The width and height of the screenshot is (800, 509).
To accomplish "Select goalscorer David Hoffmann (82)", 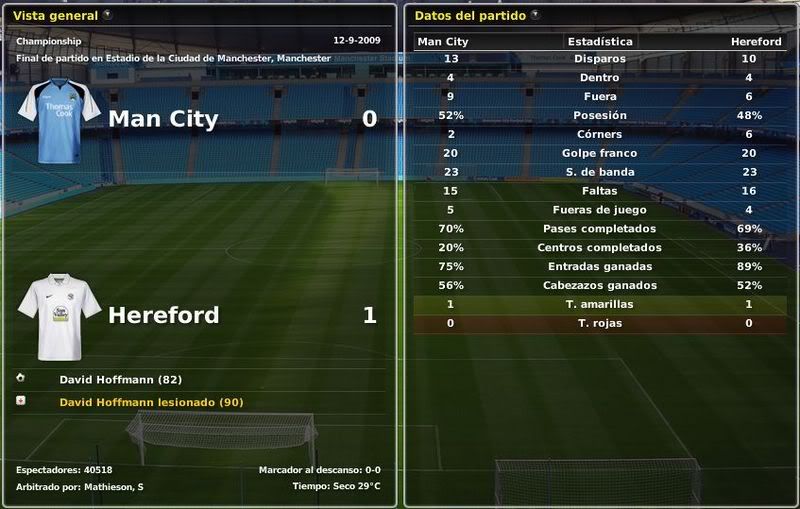I will pos(120,380).
